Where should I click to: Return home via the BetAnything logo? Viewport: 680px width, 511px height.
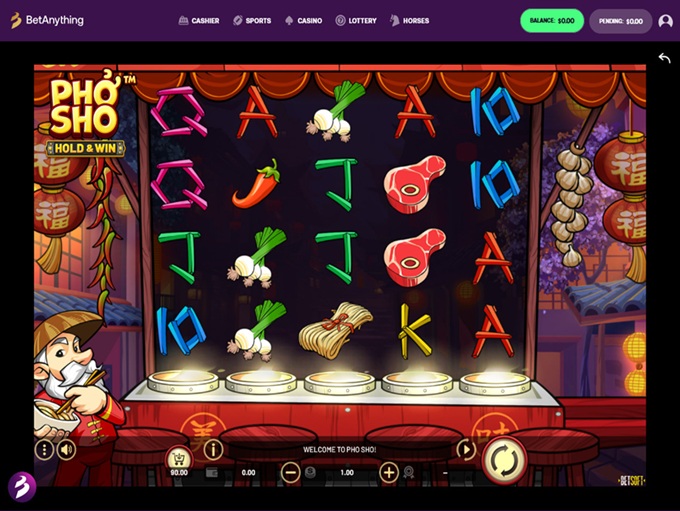pyautogui.click(x=47, y=20)
